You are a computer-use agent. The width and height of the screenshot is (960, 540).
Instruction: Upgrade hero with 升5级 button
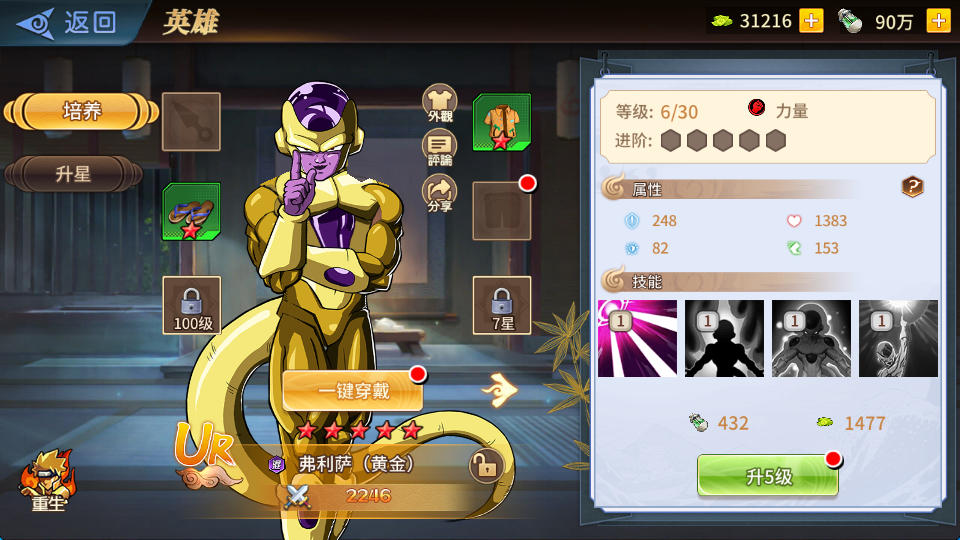[767, 476]
